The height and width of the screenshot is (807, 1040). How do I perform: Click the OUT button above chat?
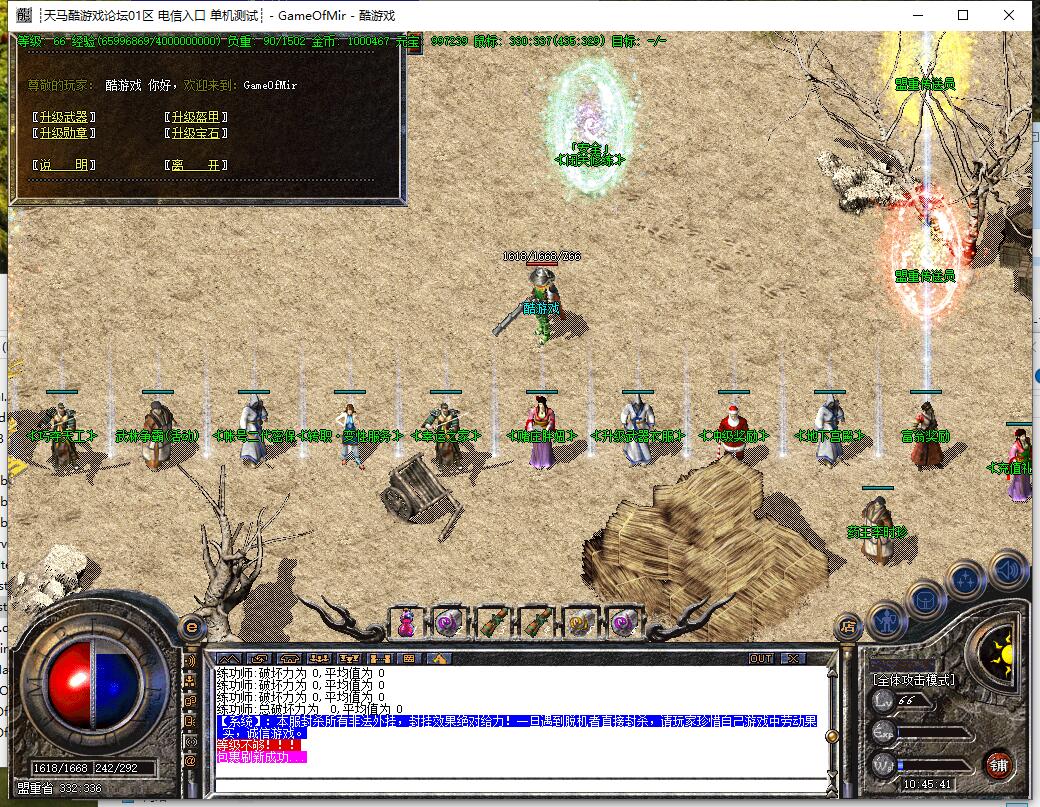point(761,659)
